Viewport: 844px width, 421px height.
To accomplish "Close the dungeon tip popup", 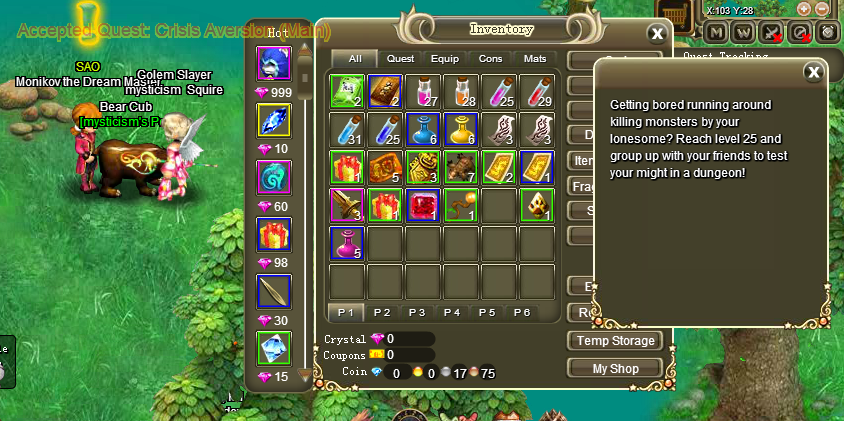I will (x=814, y=71).
